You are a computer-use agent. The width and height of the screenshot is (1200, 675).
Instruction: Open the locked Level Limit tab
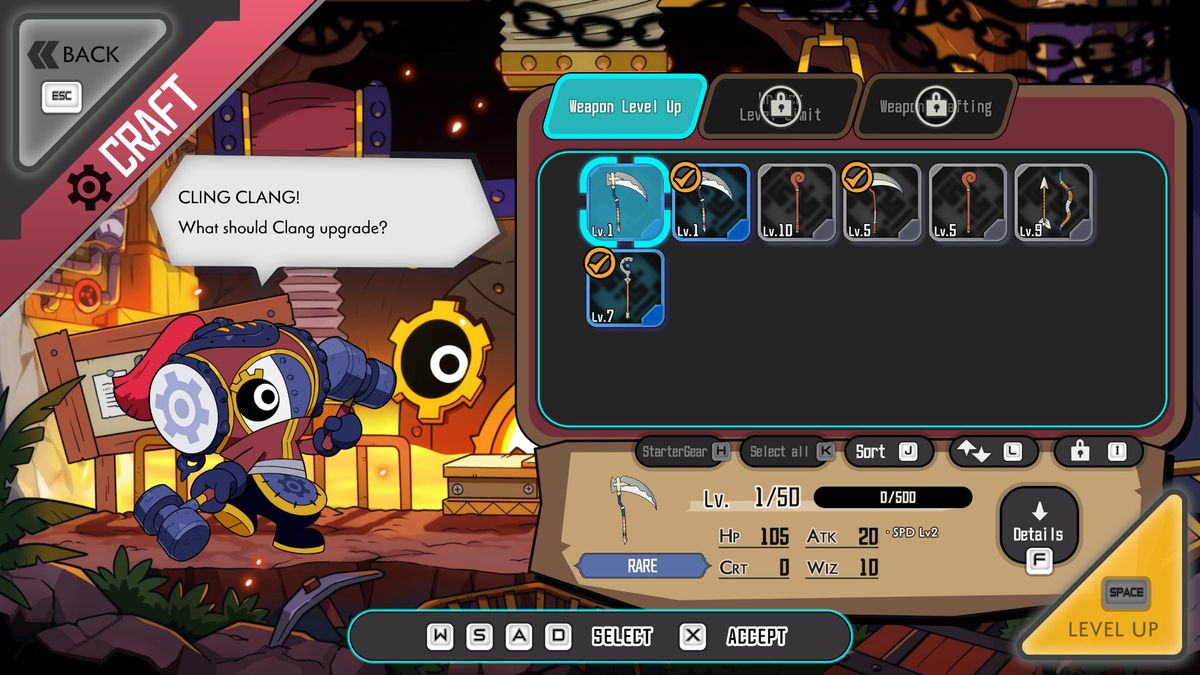coord(780,106)
